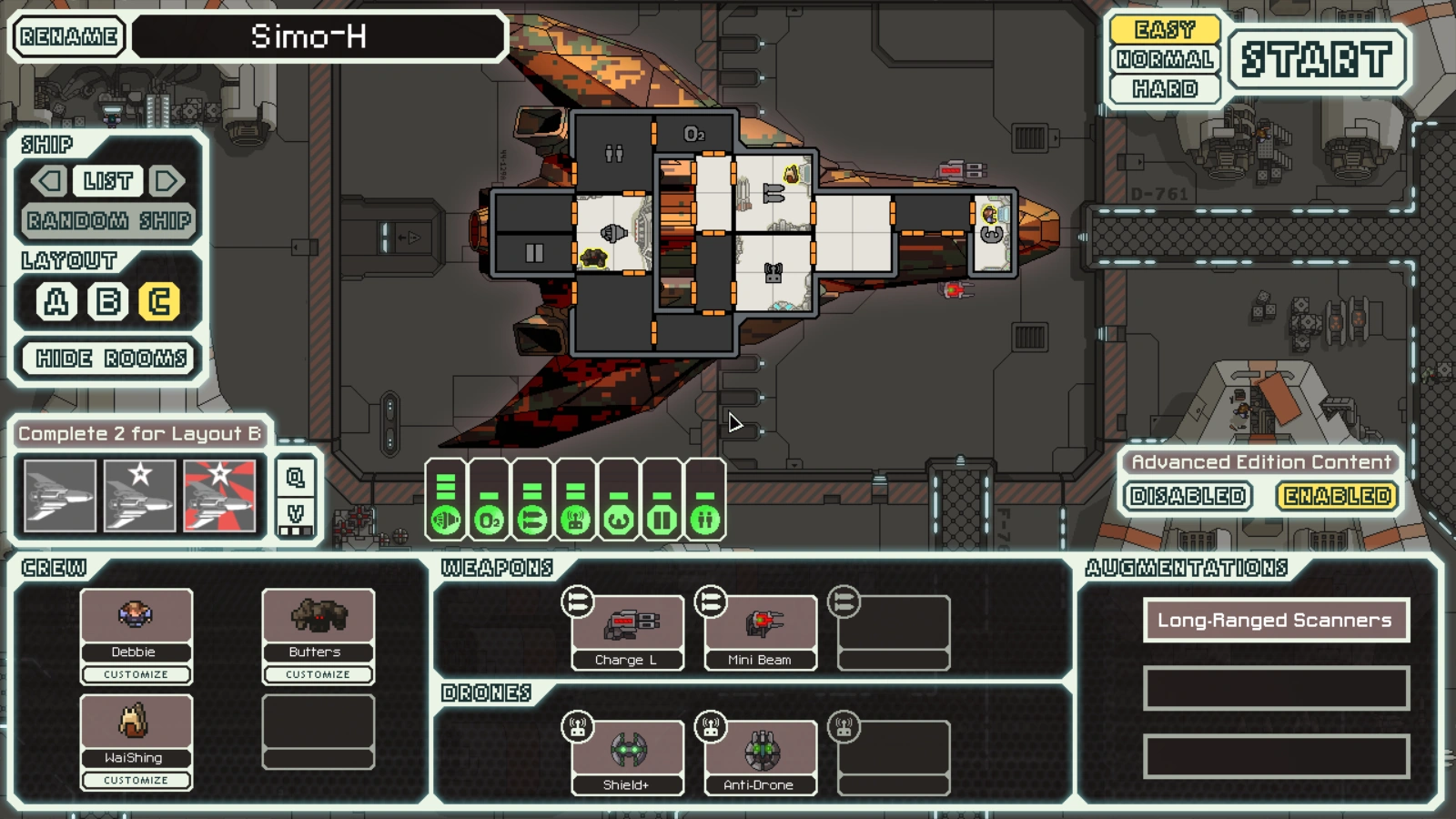Switch difficulty to HARD
The height and width of the screenshot is (819, 1456).
(x=1165, y=88)
